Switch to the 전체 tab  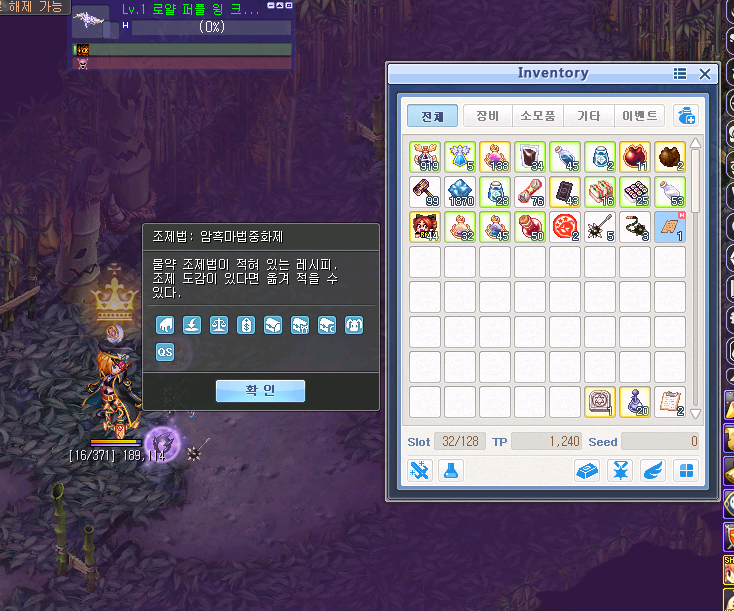click(x=432, y=116)
